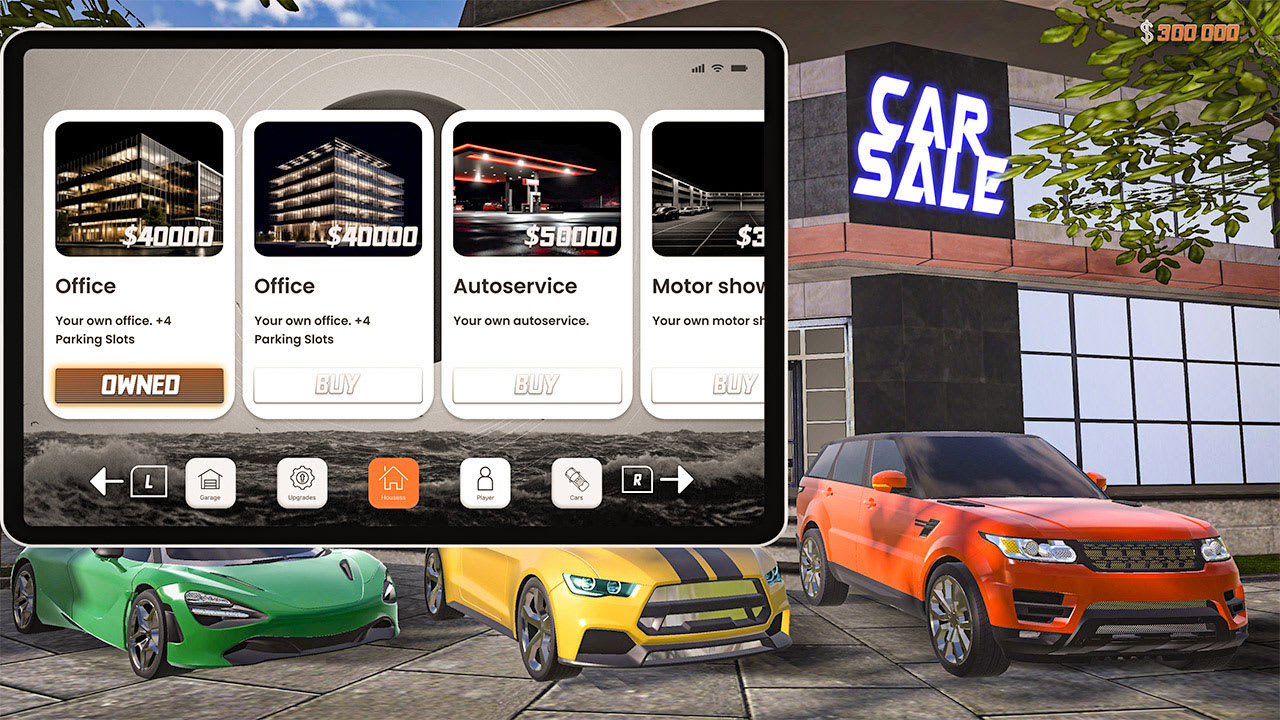This screenshot has width=1280, height=720.
Task: Click the Wi-Fi status icon
Action: tap(717, 68)
